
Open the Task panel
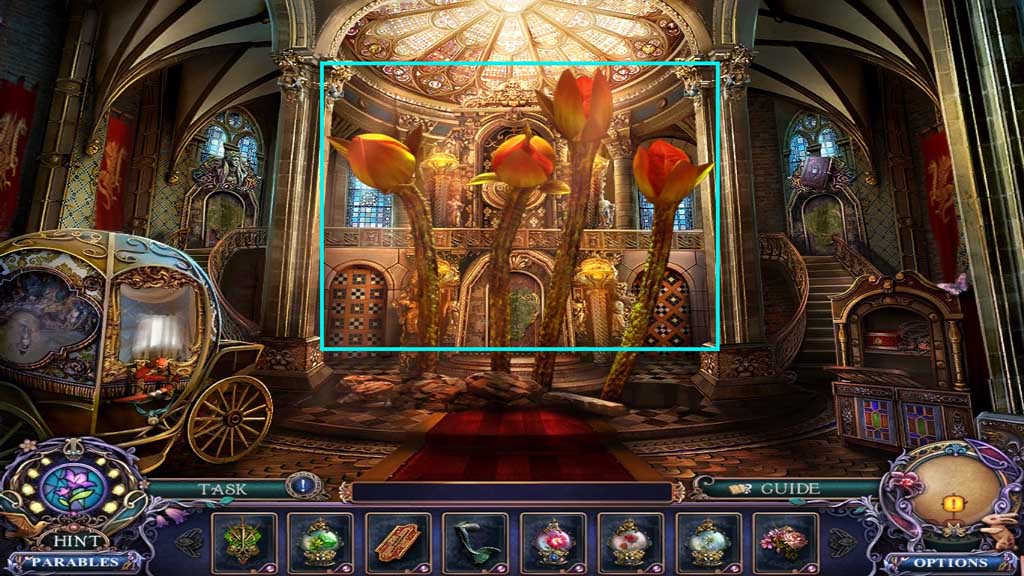pos(223,489)
